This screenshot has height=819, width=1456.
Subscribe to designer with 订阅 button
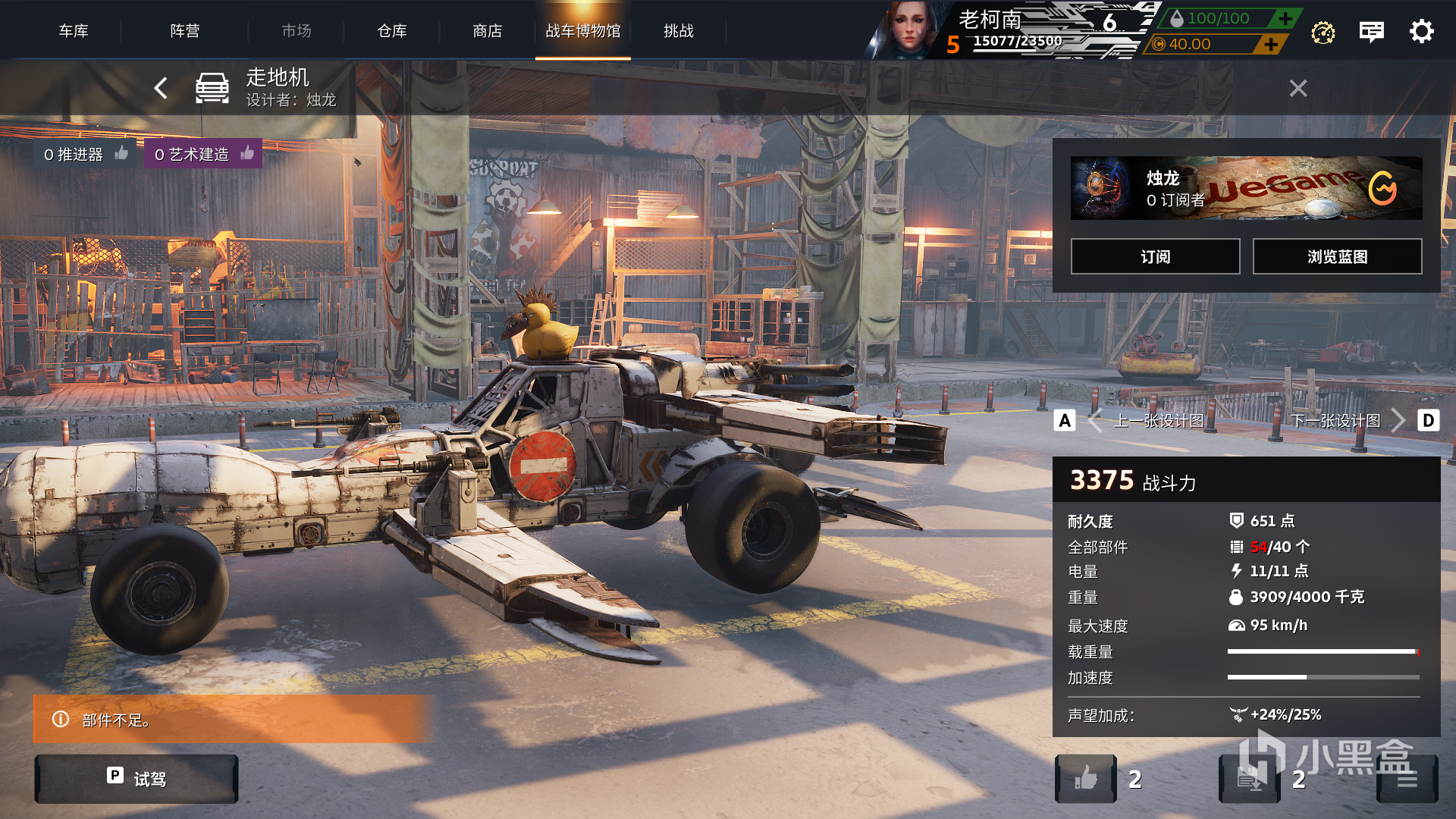(x=1155, y=257)
